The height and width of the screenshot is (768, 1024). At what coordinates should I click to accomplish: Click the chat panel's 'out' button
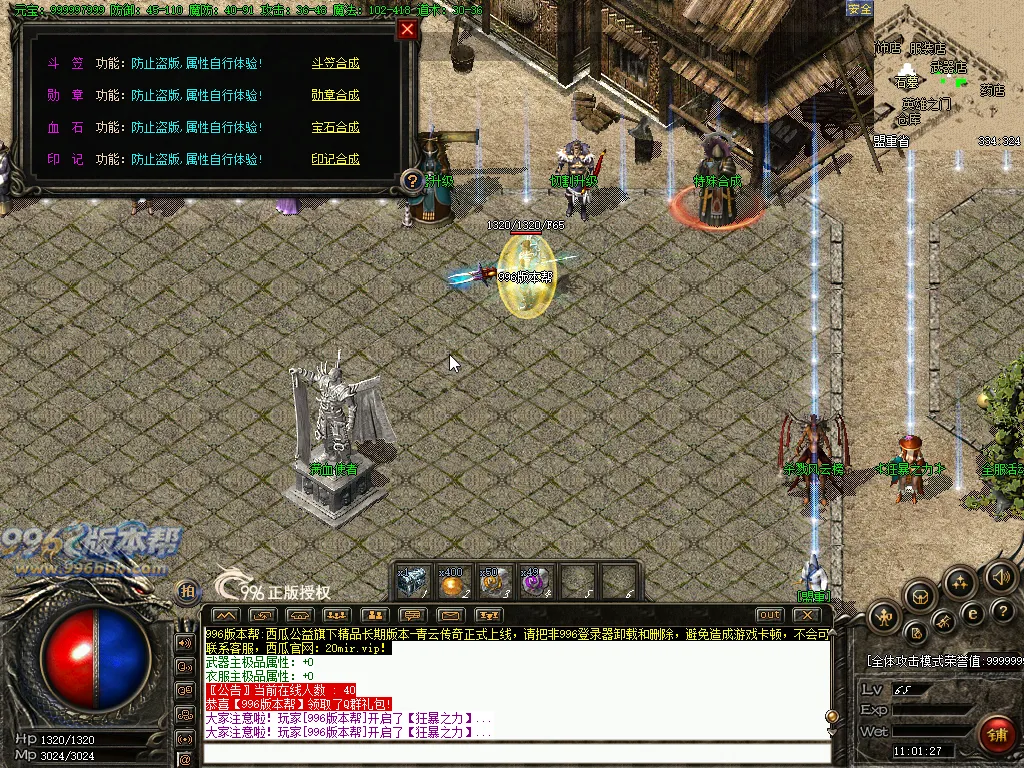pos(769,614)
